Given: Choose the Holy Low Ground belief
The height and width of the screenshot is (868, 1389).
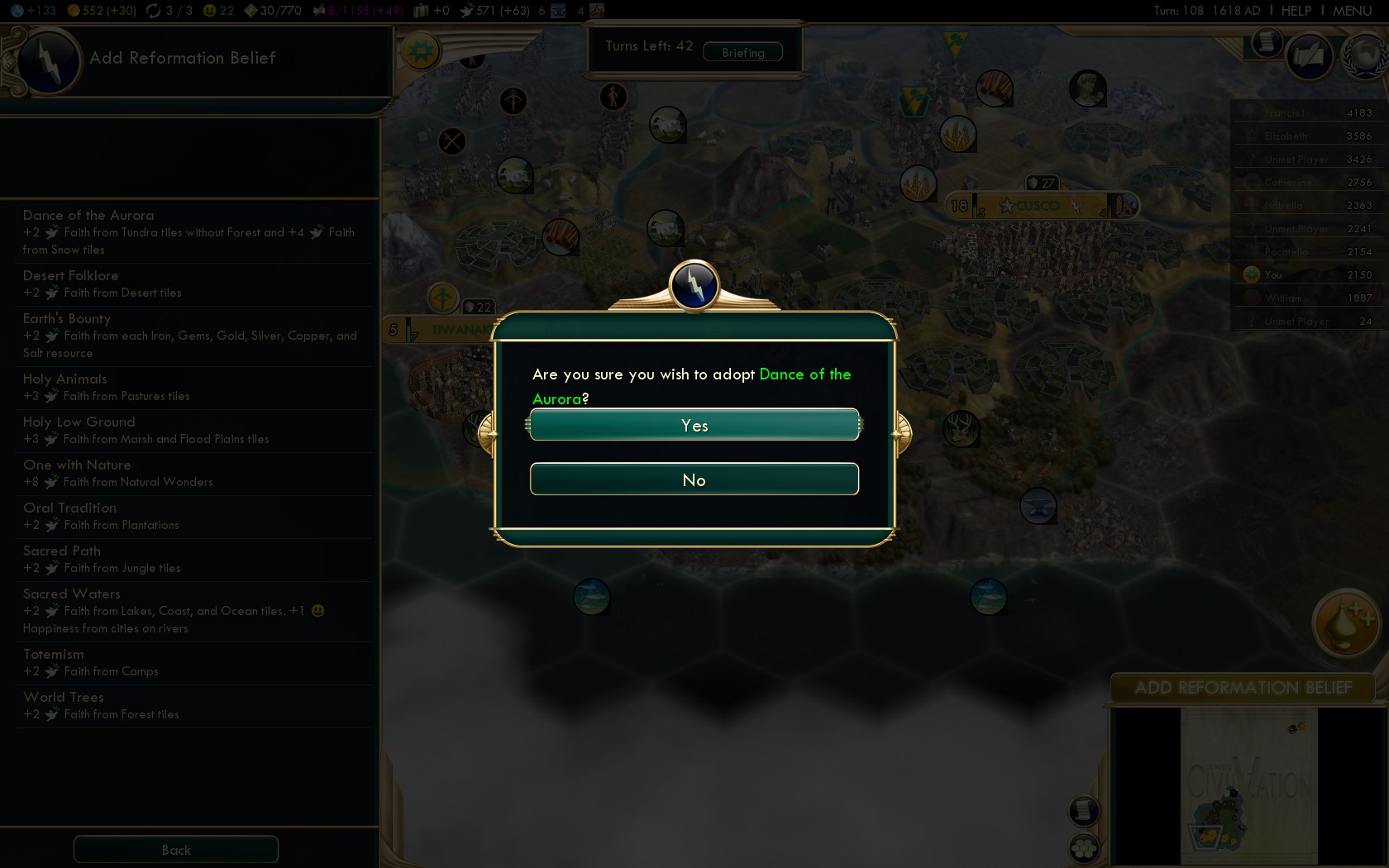Looking at the screenshot, I should (x=189, y=430).
